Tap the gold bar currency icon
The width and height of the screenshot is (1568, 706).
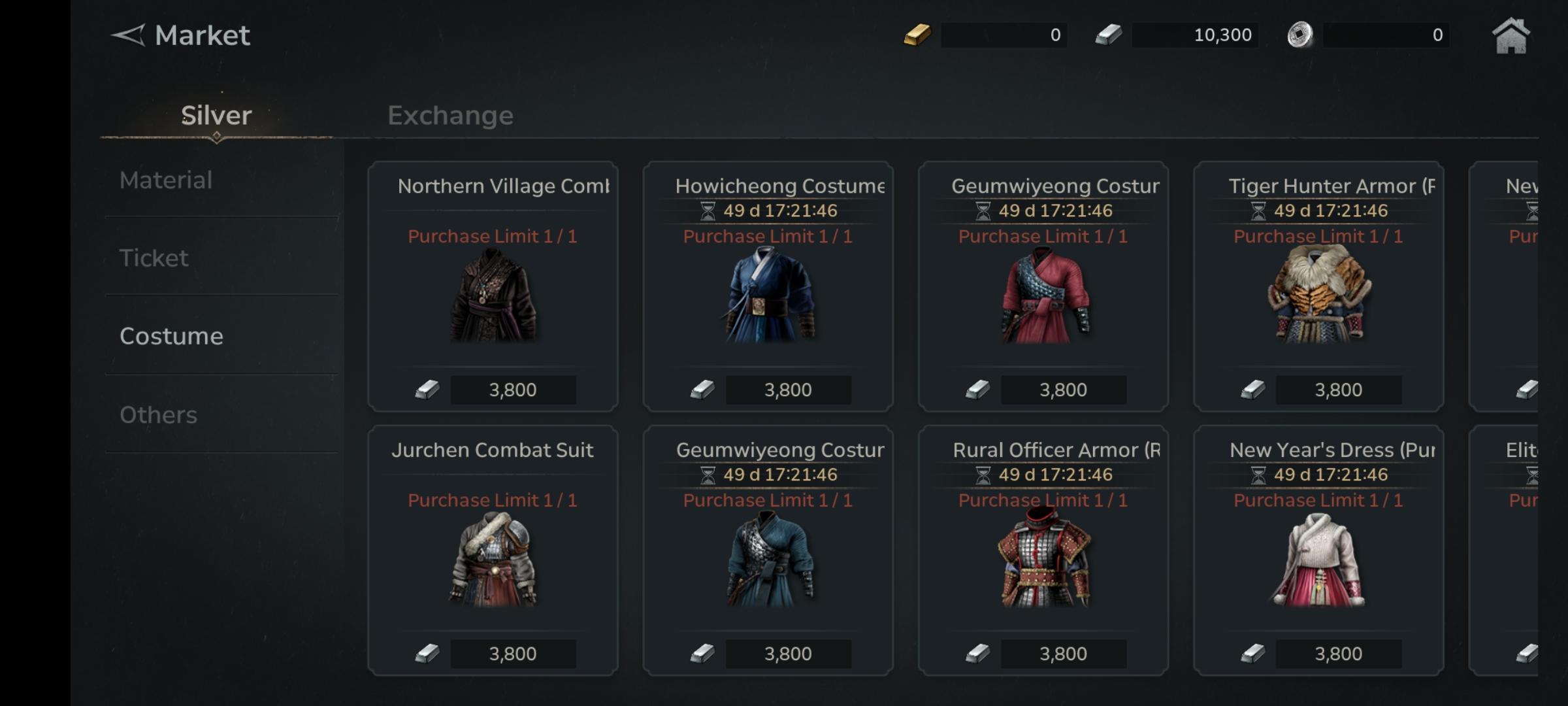pyautogui.click(x=917, y=35)
